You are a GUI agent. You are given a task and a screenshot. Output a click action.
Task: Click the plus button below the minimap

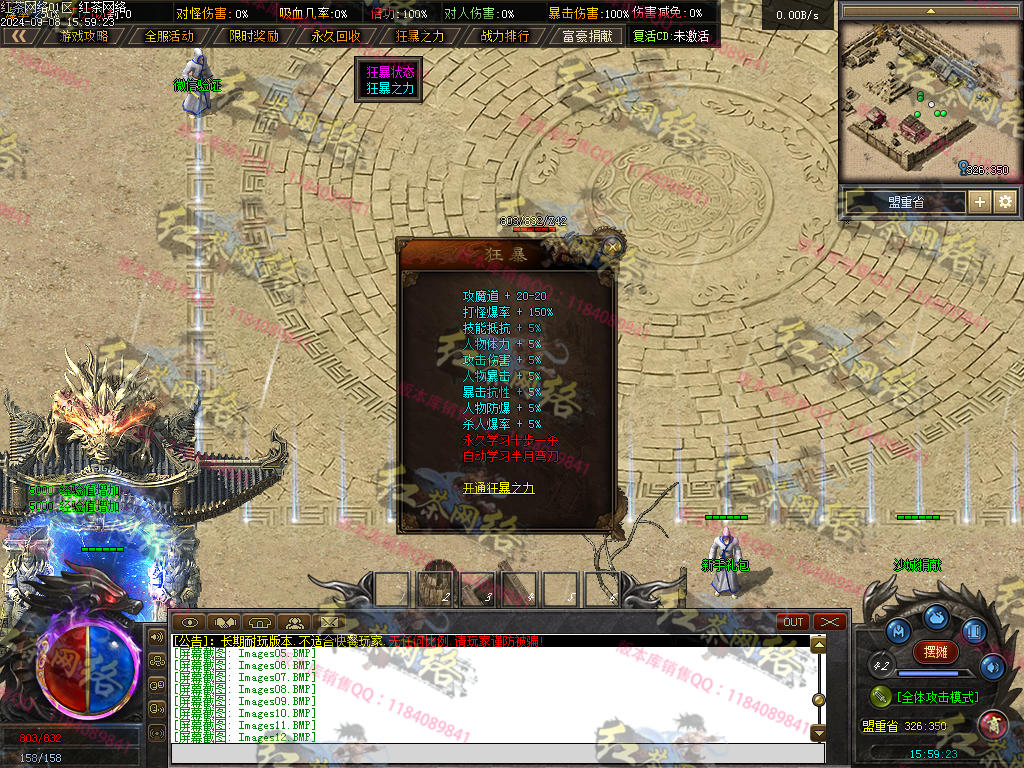tap(980, 202)
